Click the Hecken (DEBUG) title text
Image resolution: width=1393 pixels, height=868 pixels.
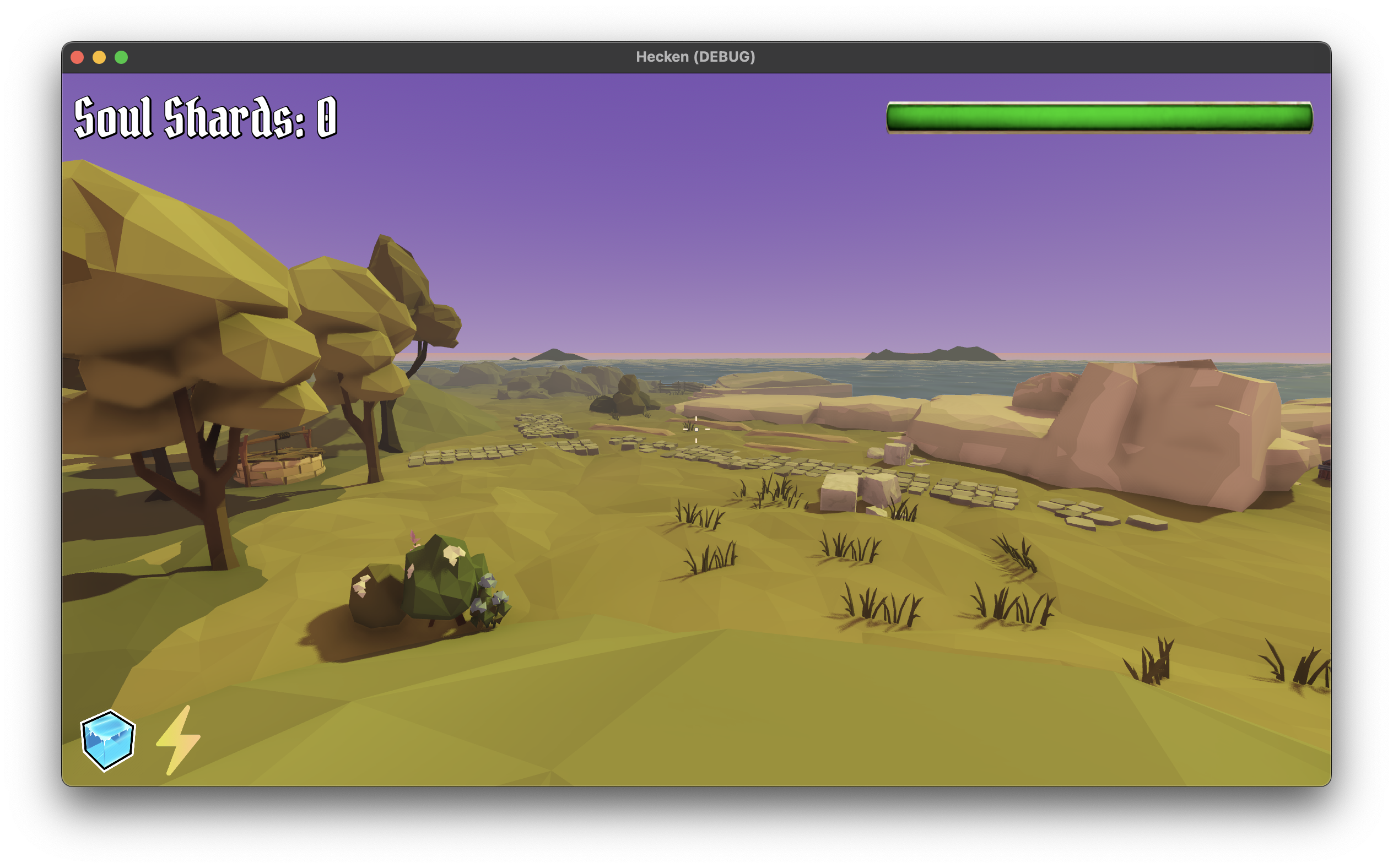click(696, 56)
